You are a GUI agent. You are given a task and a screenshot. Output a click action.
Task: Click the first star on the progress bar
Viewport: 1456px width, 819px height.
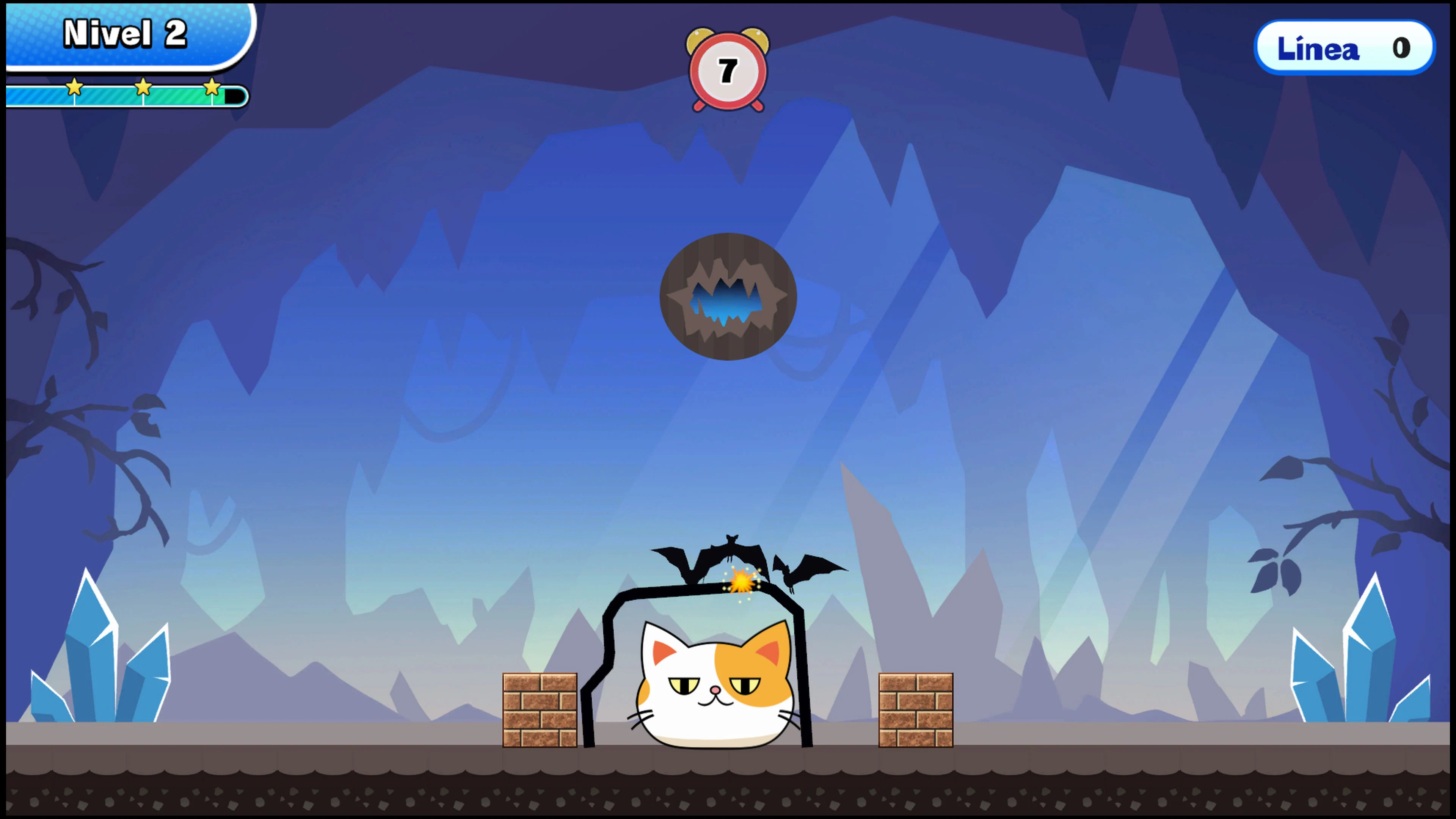(x=74, y=88)
